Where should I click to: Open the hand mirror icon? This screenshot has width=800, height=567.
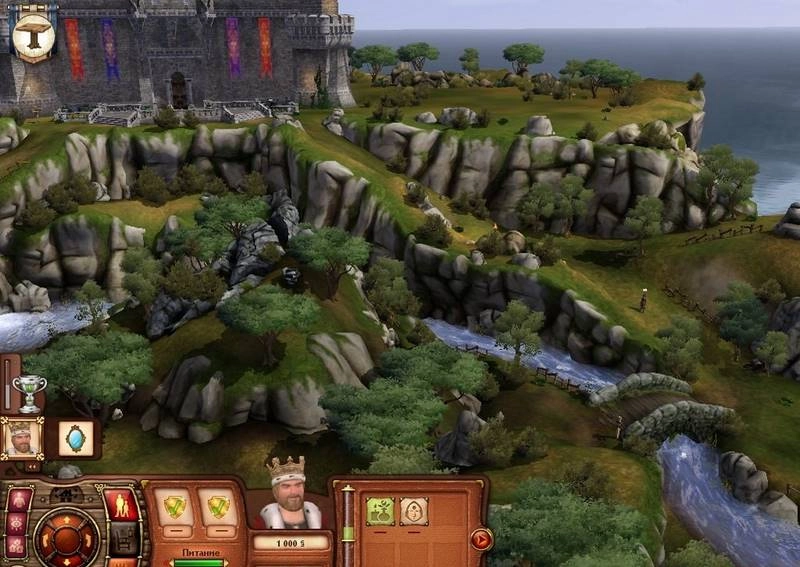click(75, 437)
